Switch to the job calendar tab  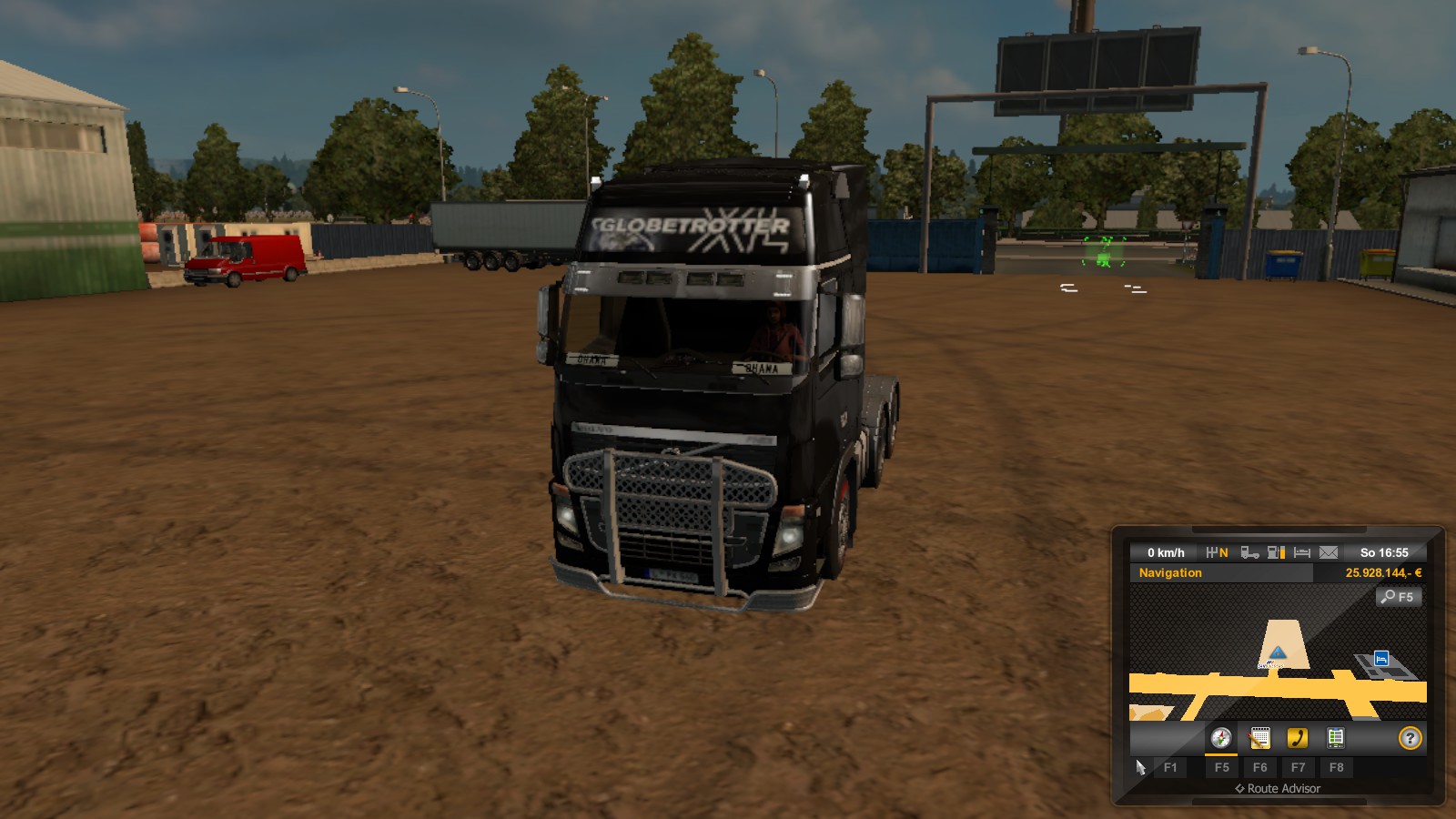pos(1259,738)
